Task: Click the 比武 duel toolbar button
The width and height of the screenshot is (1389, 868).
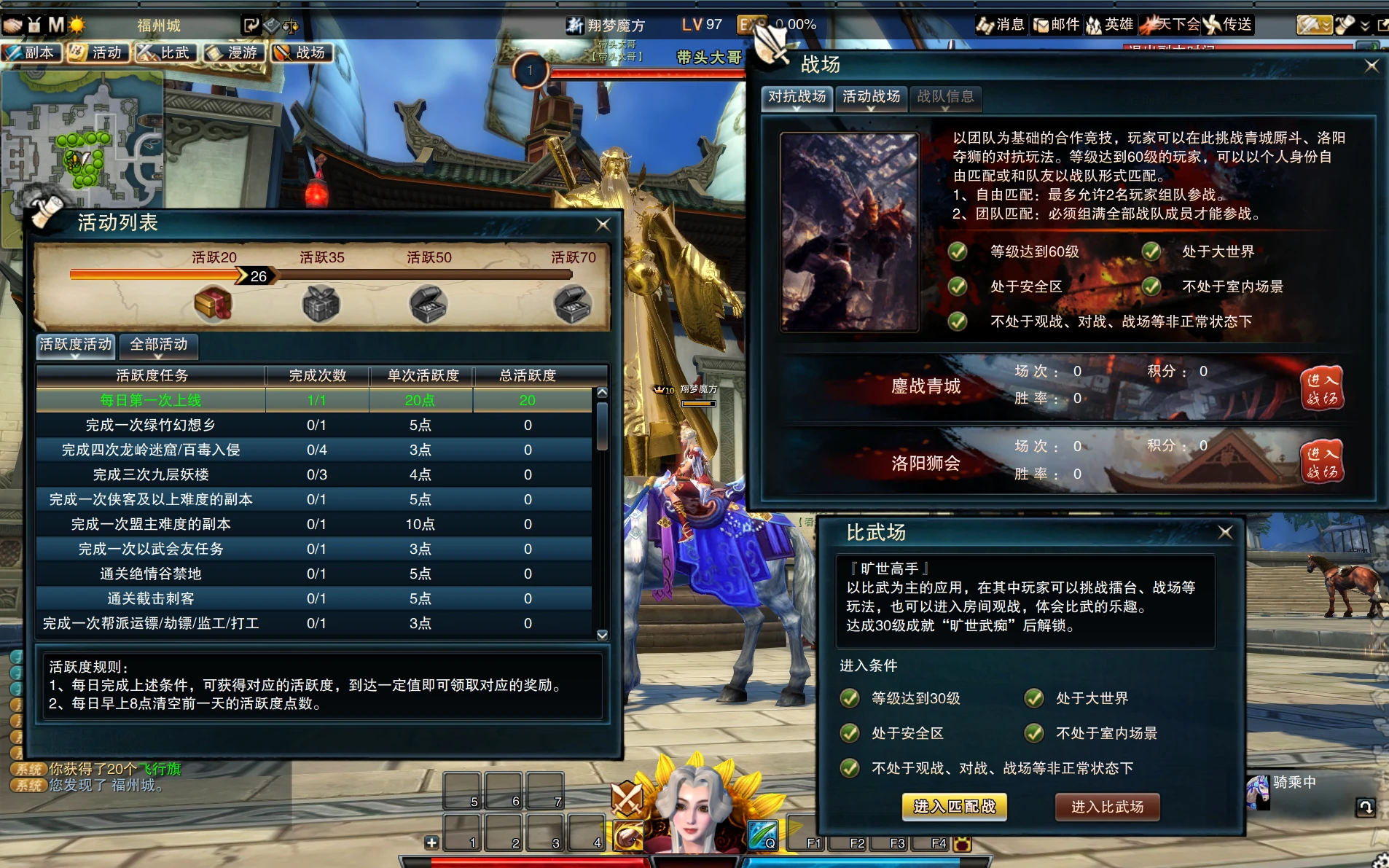Action: (165, 52)
